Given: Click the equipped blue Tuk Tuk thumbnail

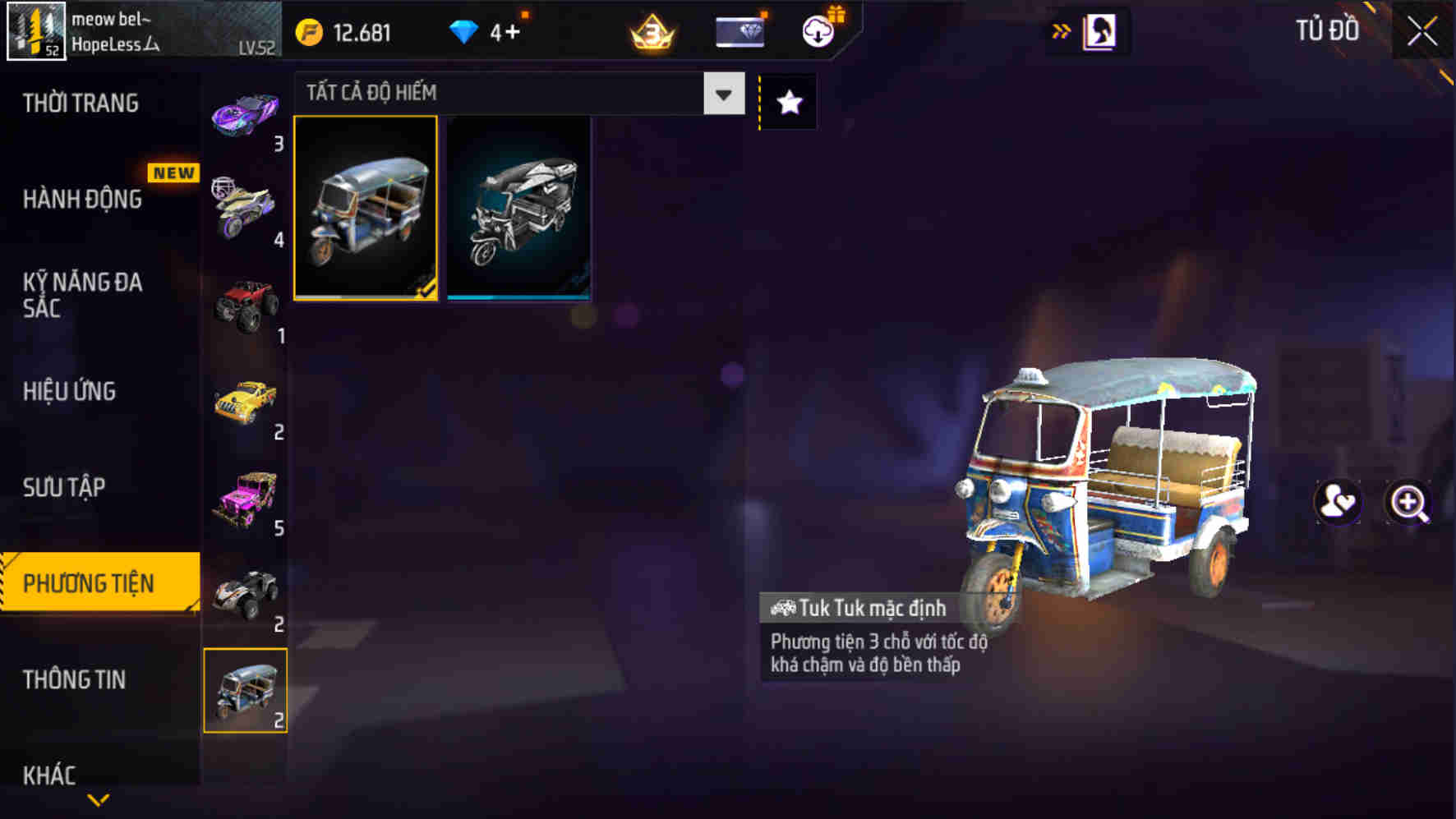Looking at the screenshot, I should click(367, 209).
